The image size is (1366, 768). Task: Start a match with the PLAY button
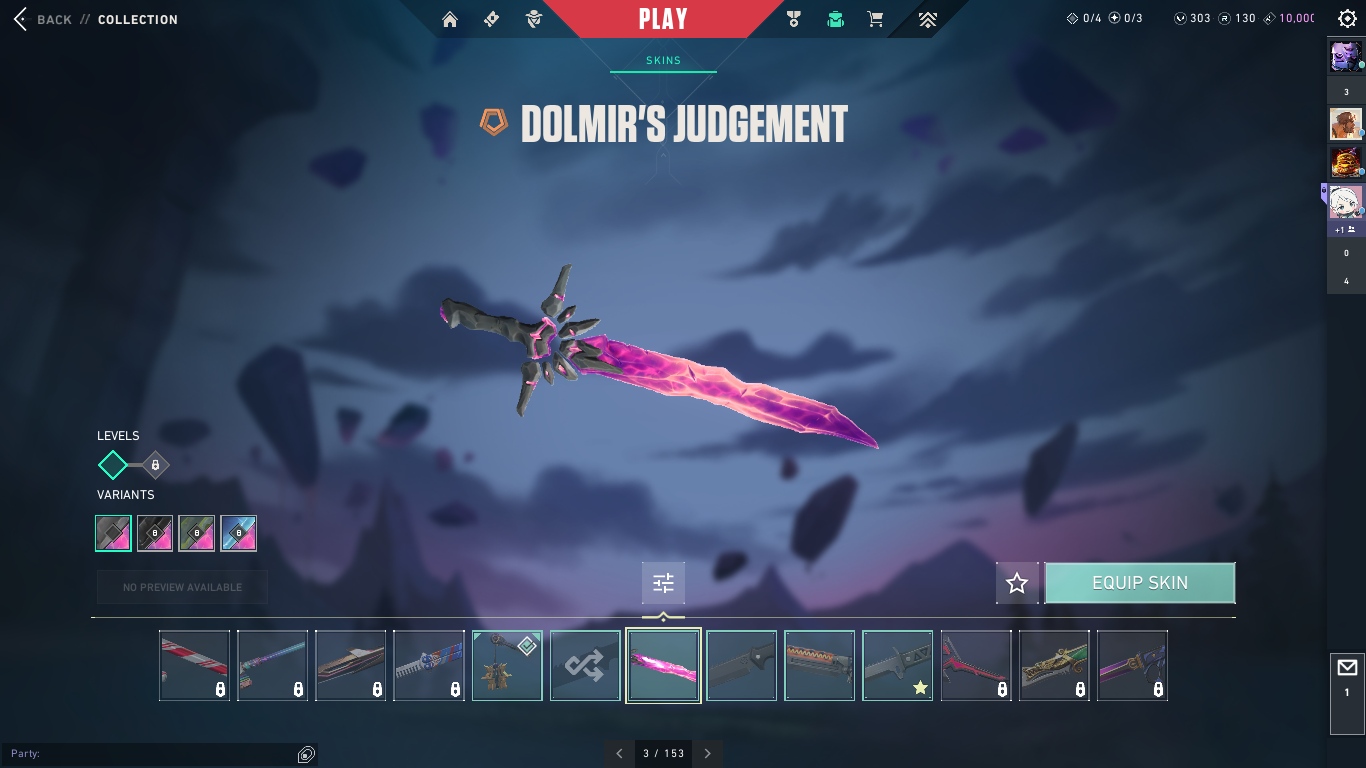point(663,19)
